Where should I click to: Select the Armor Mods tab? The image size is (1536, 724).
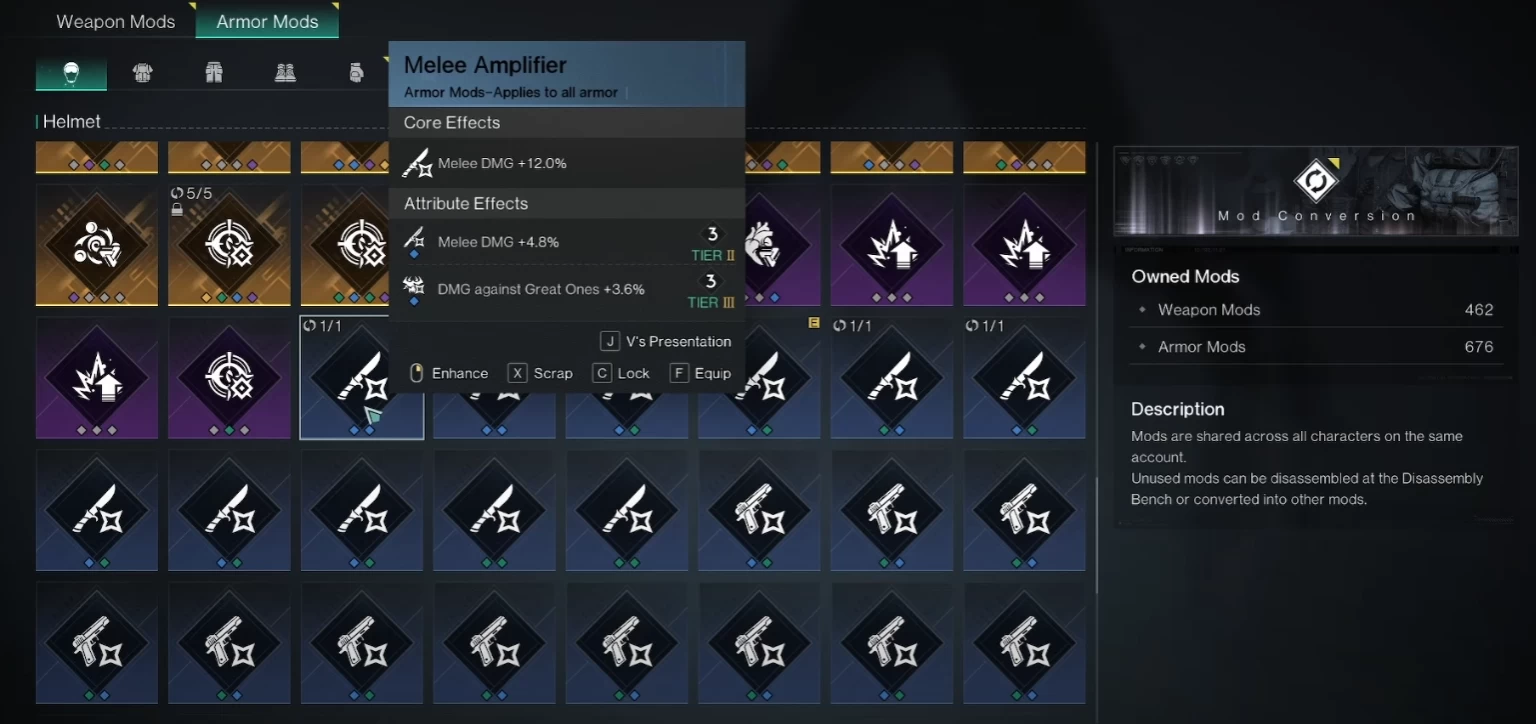click(x=267, y=21)
